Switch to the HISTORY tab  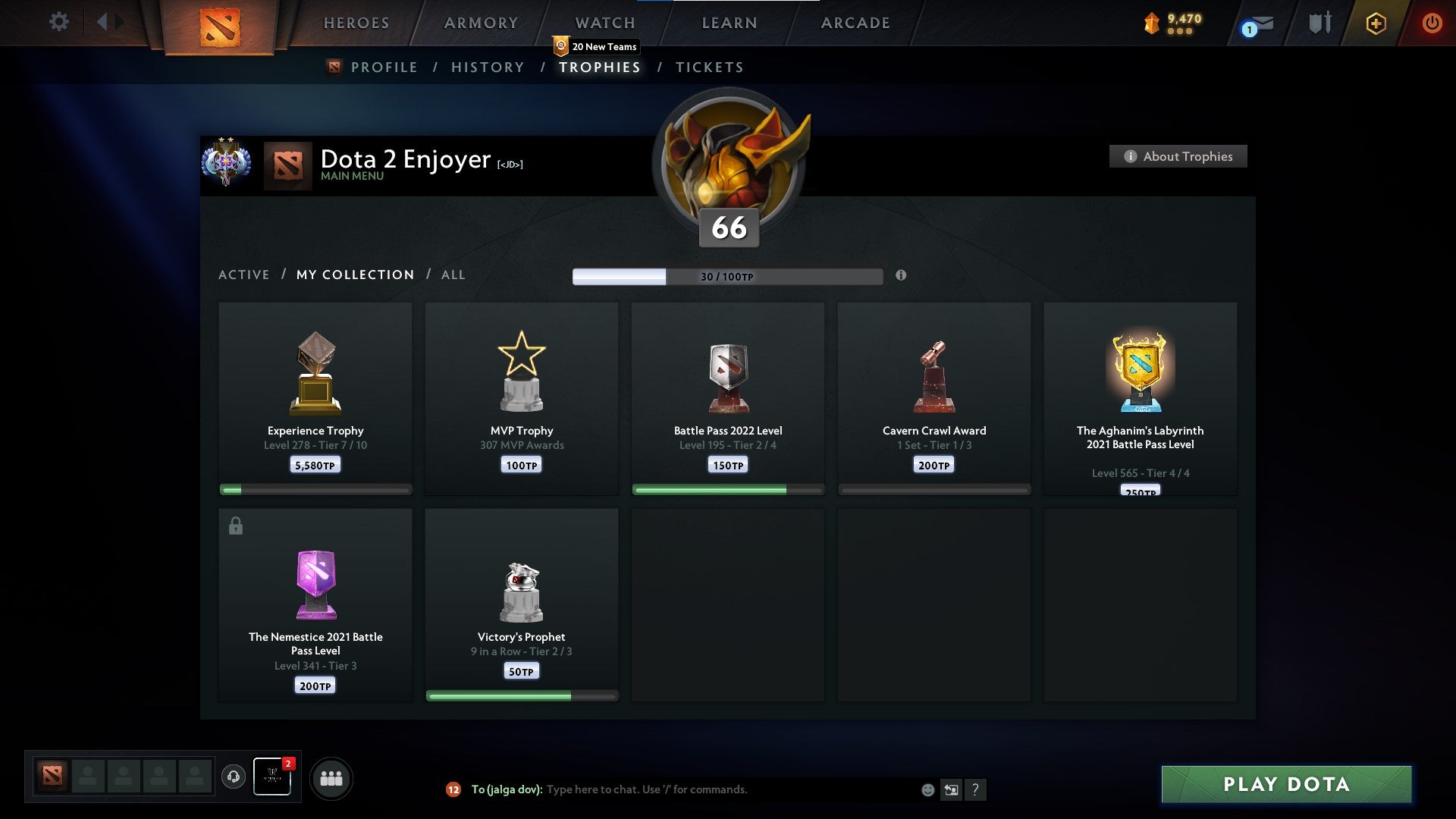click(486, 67)
